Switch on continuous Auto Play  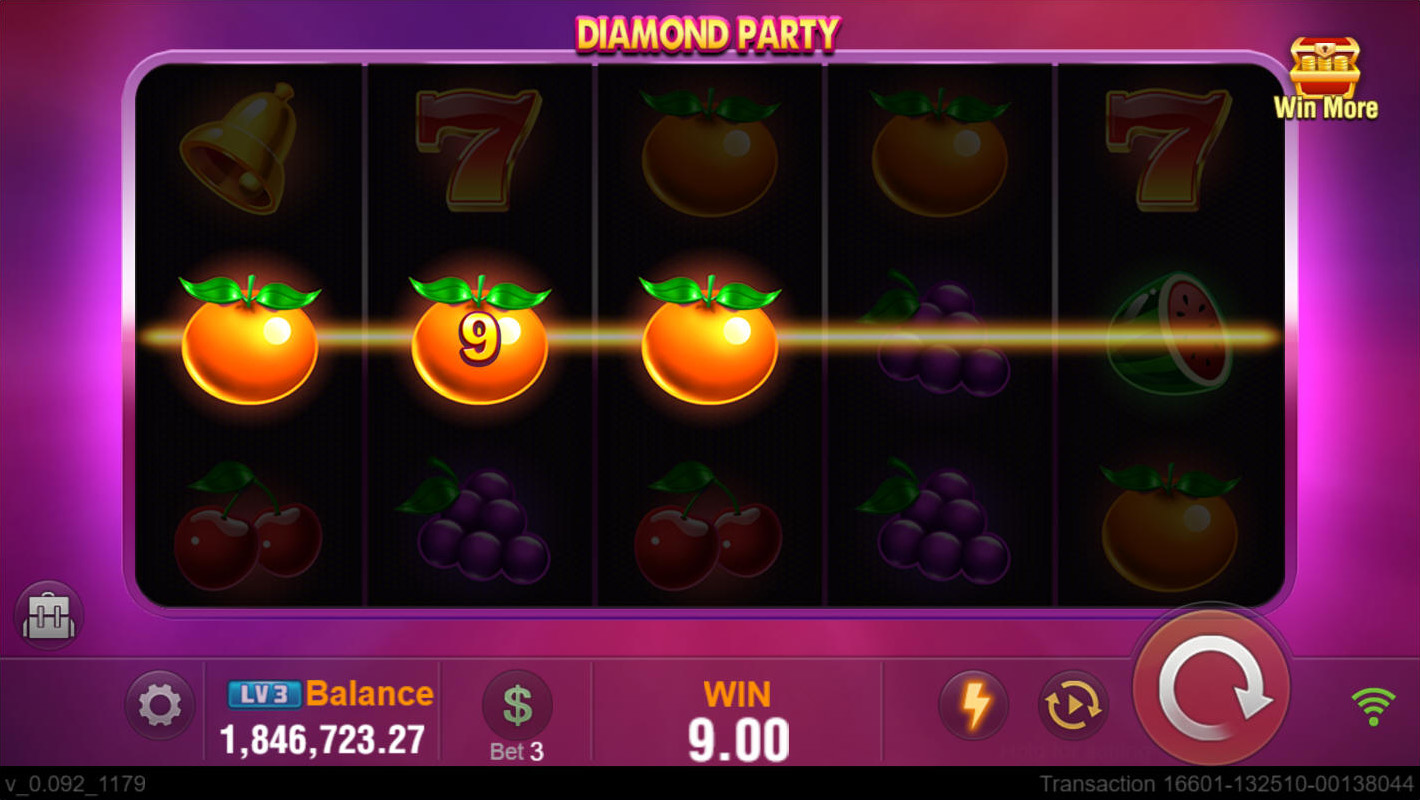[1073, 706]
